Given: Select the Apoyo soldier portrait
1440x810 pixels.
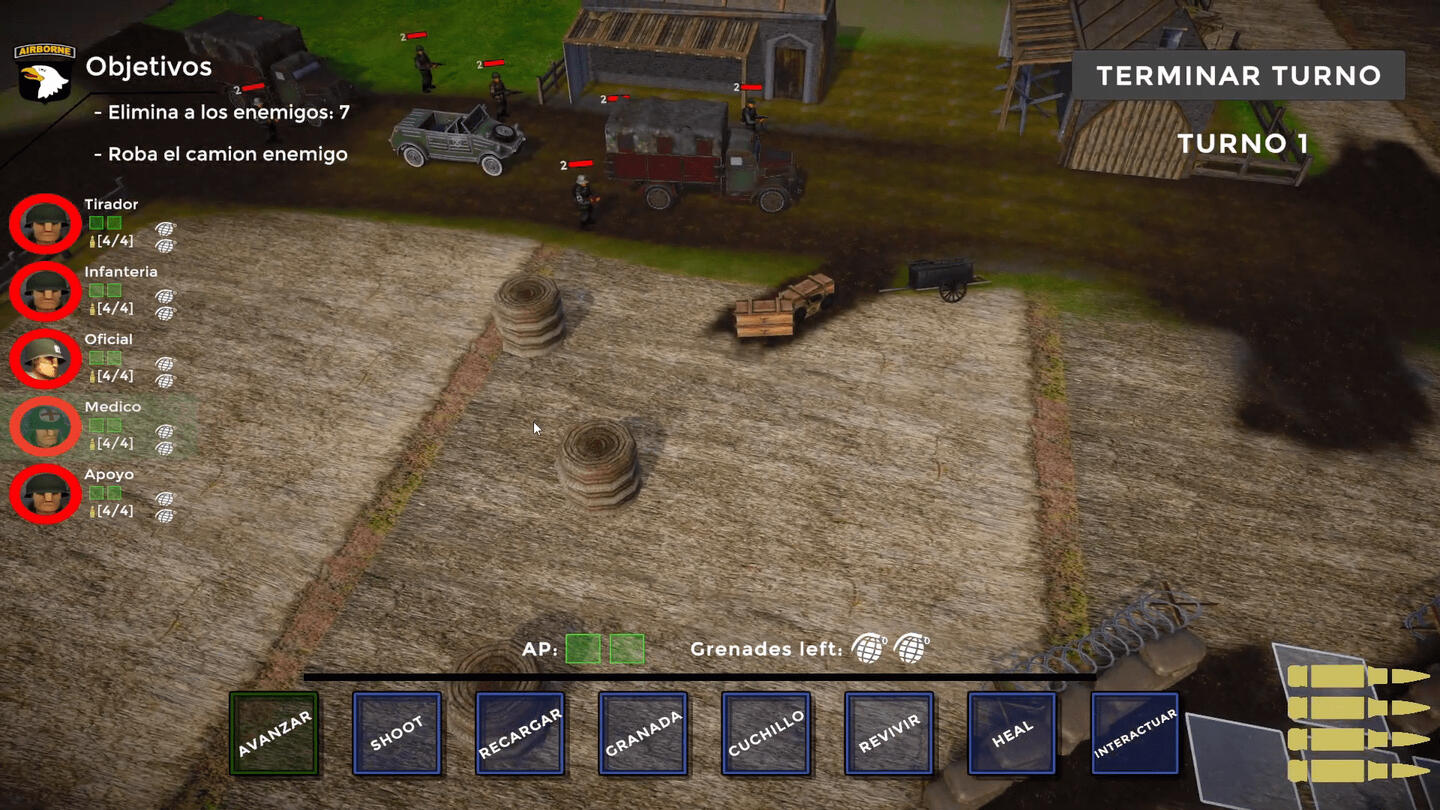Looking at the screenshot, I should [x=45, y=494].
